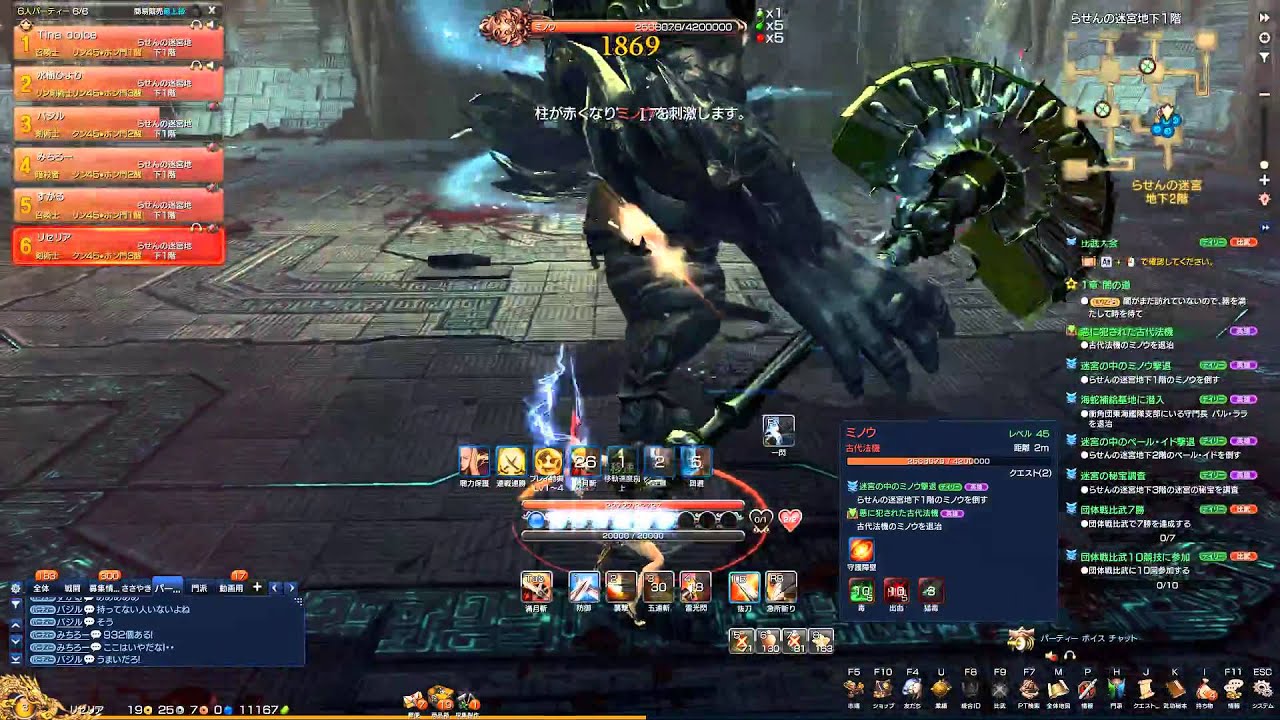The image size is (1280, 720).
Task: Close the party list panel
Action: [x=212, y=10]
